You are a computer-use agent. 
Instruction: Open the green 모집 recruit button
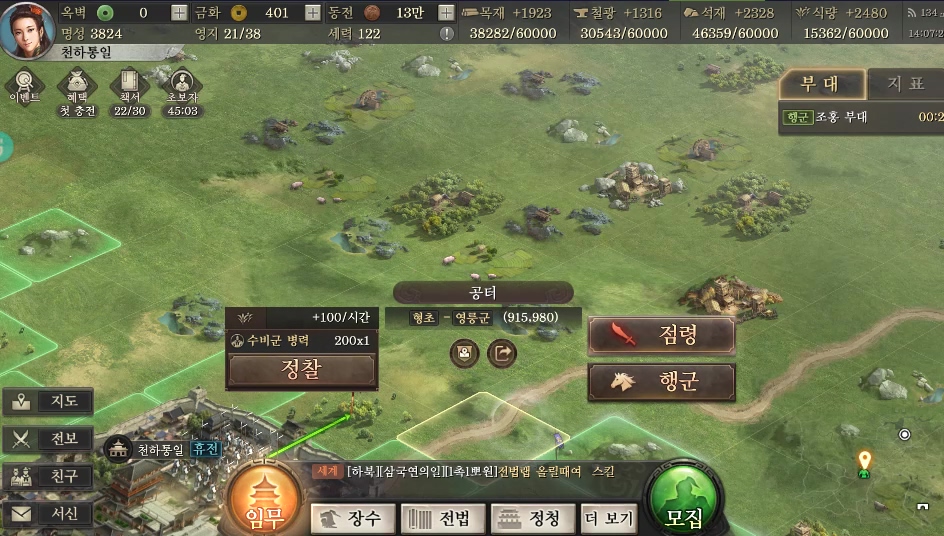click(685, 500)
